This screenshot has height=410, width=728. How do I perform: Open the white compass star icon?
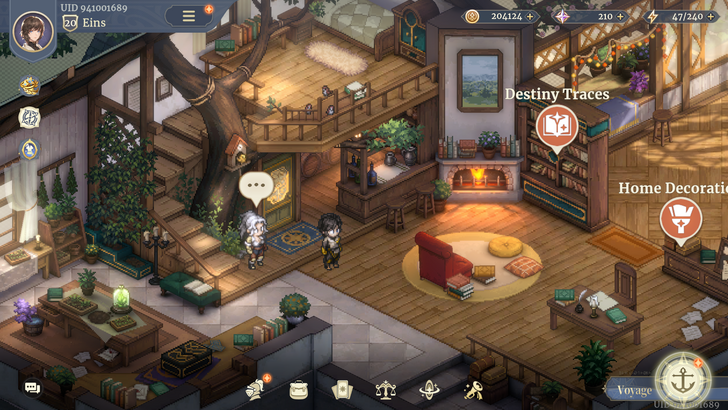tap(29, 117)
